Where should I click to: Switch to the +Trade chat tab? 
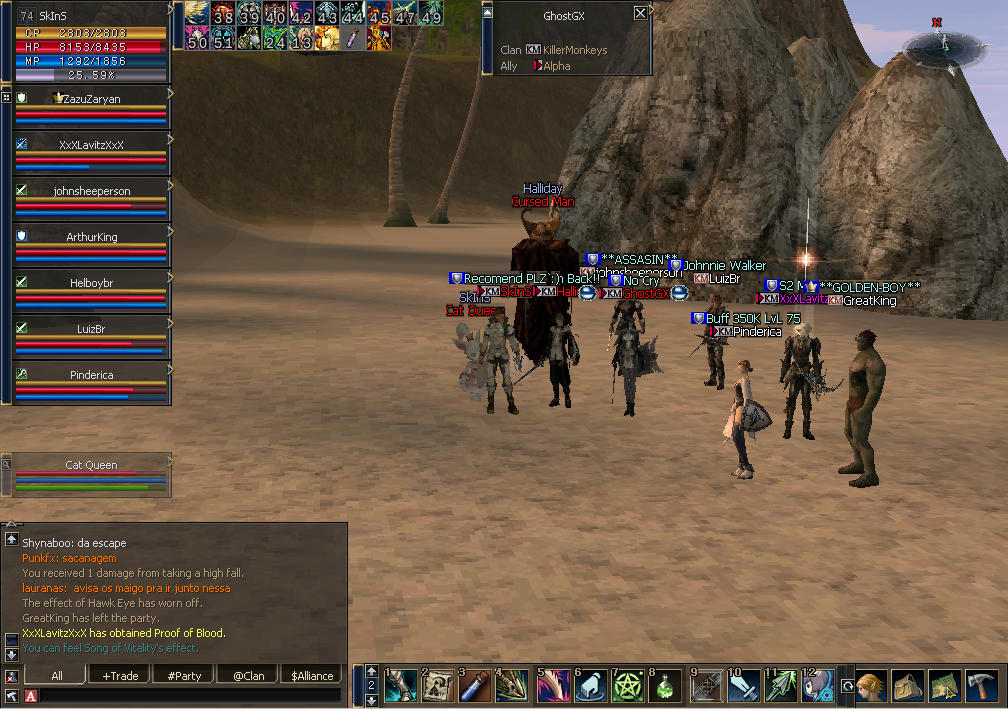(x=120, y=676)
